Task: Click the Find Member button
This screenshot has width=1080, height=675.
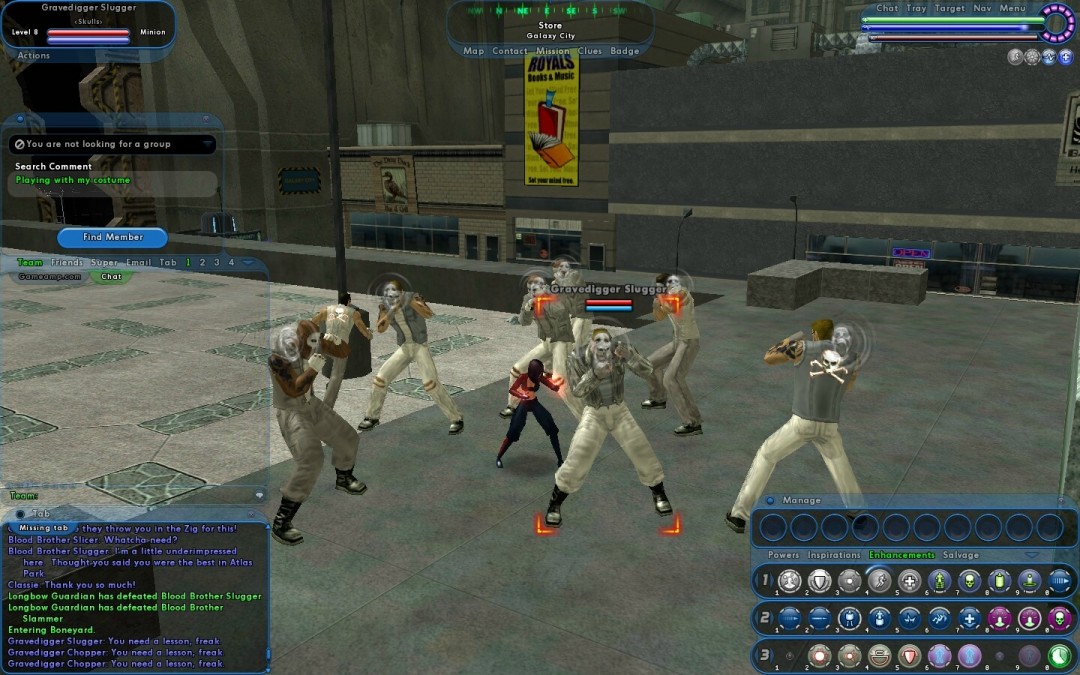Action: 113,237
